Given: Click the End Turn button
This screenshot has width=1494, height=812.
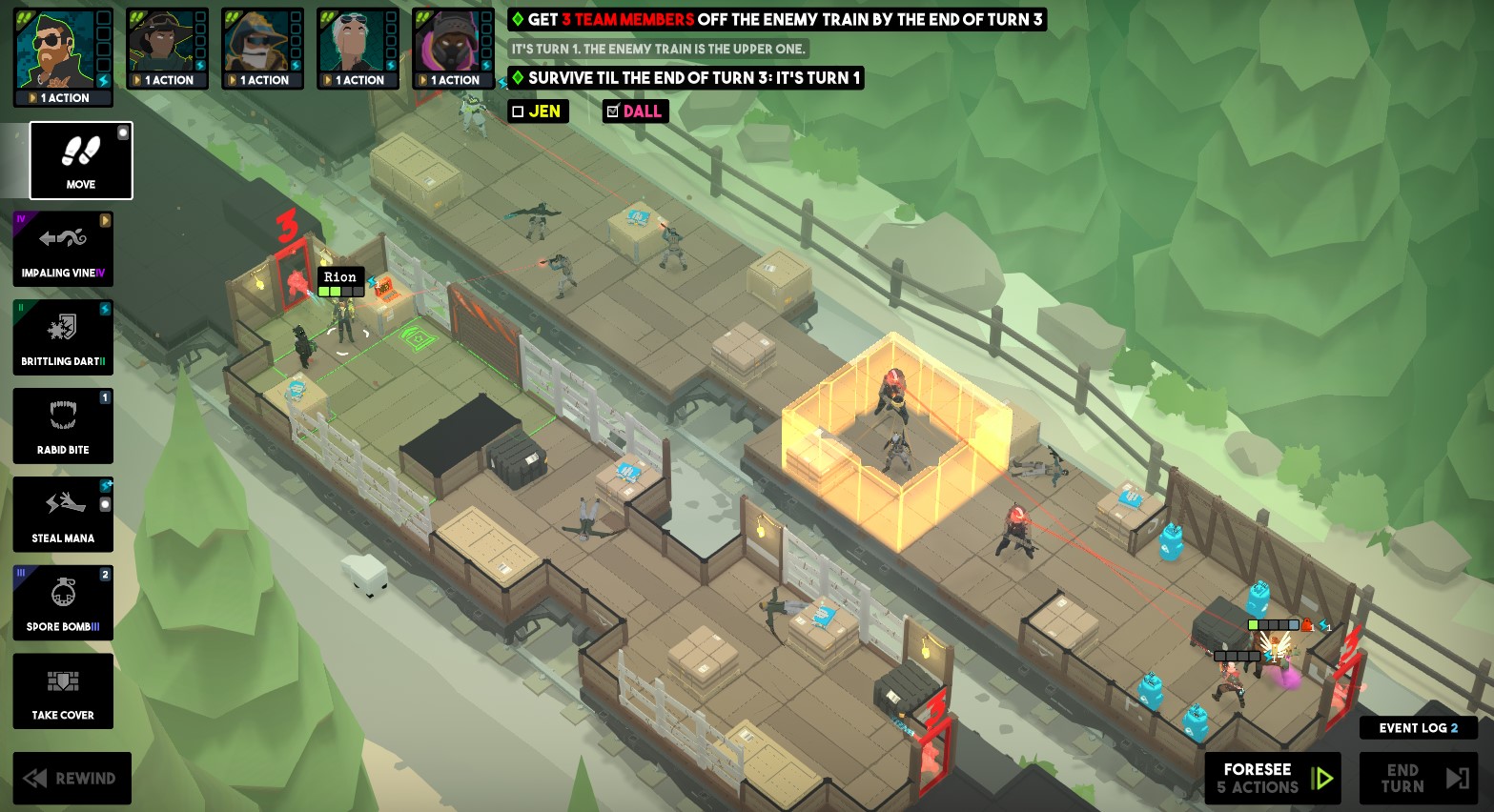Looking at the screenshot, I should coord(1418,778).
